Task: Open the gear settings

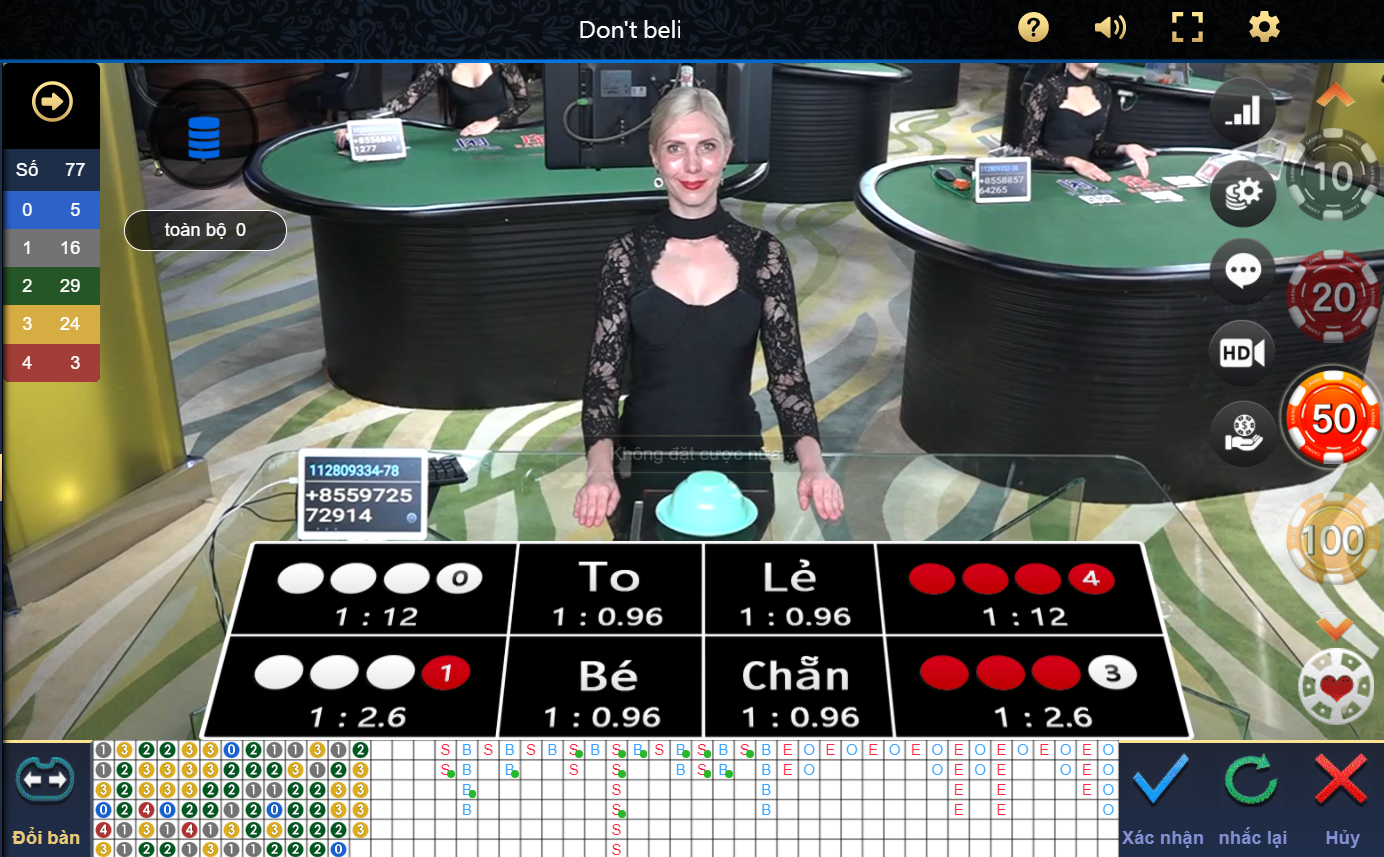Action: (1264, 27)
